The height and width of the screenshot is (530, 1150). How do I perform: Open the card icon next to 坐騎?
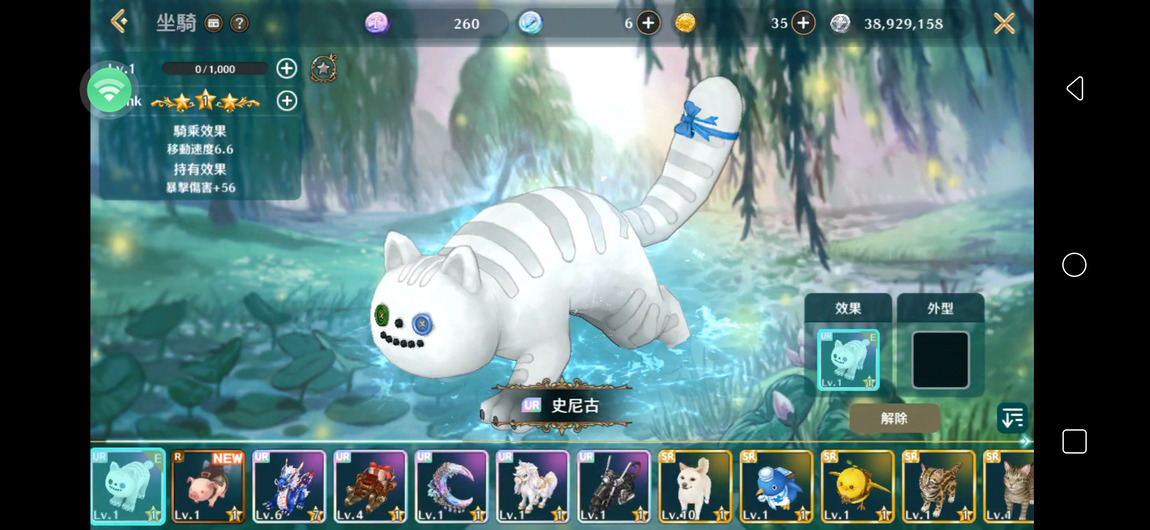[x=214, y=23]
